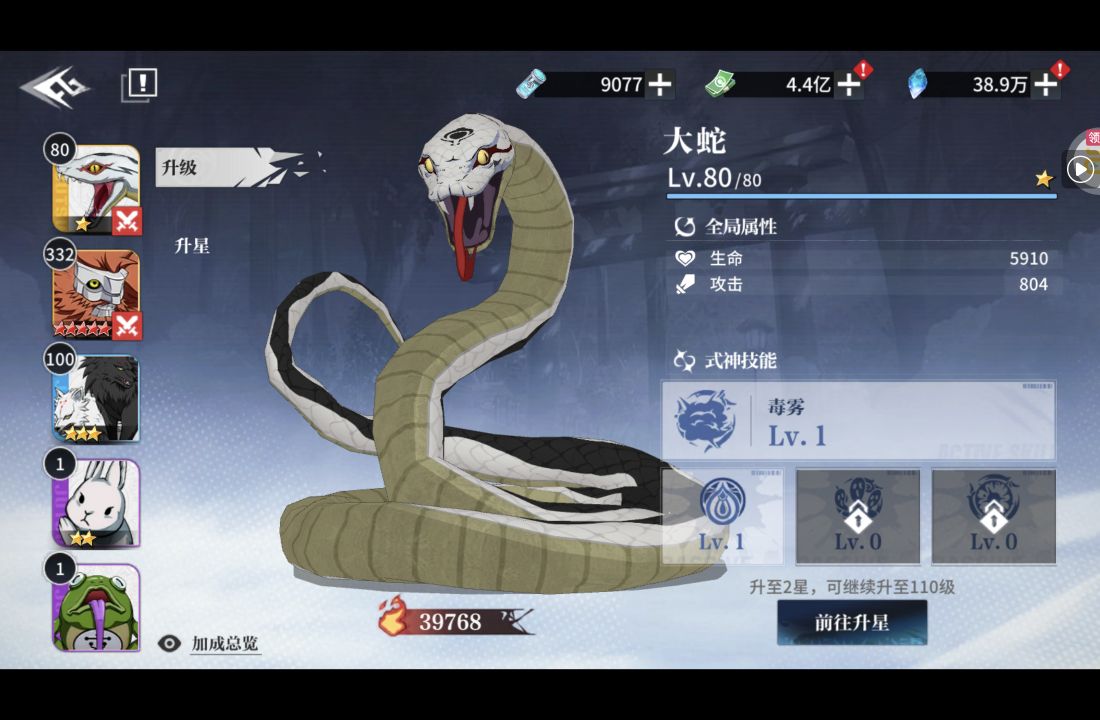Go back using the arrow button
1100x720 pixels.
[54, 87]
